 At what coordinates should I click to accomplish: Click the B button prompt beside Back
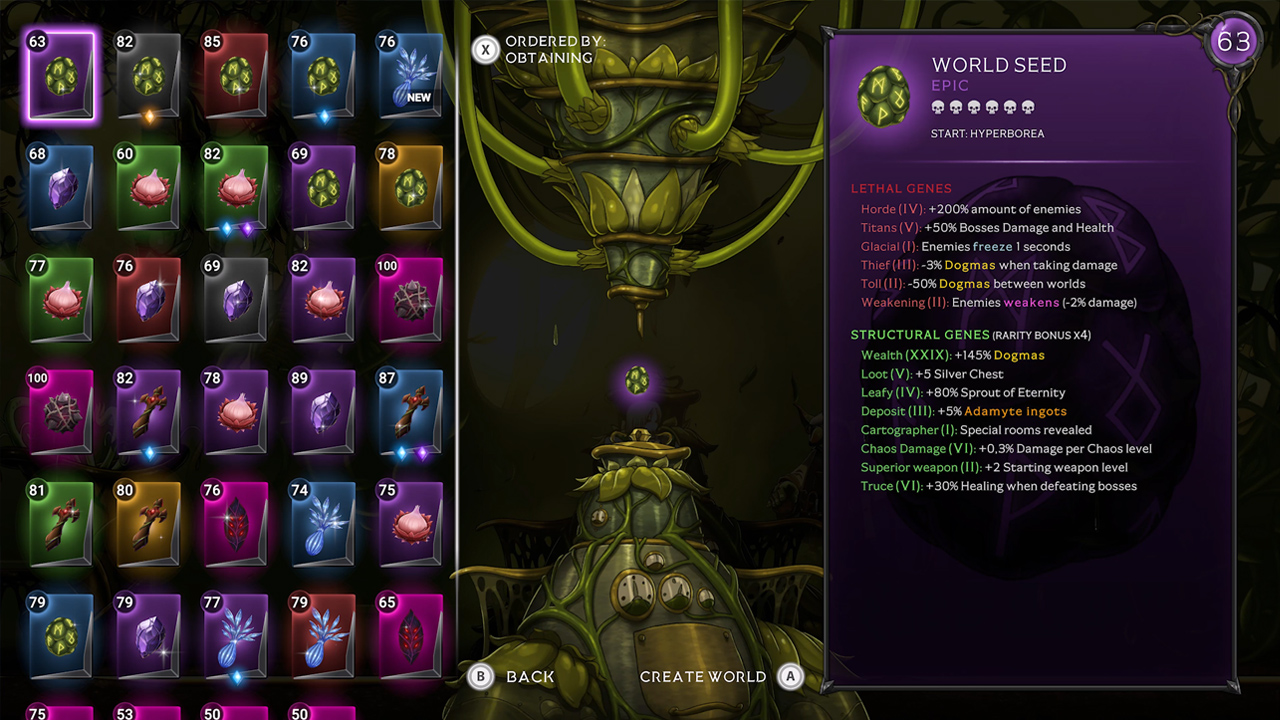point(479,676)
